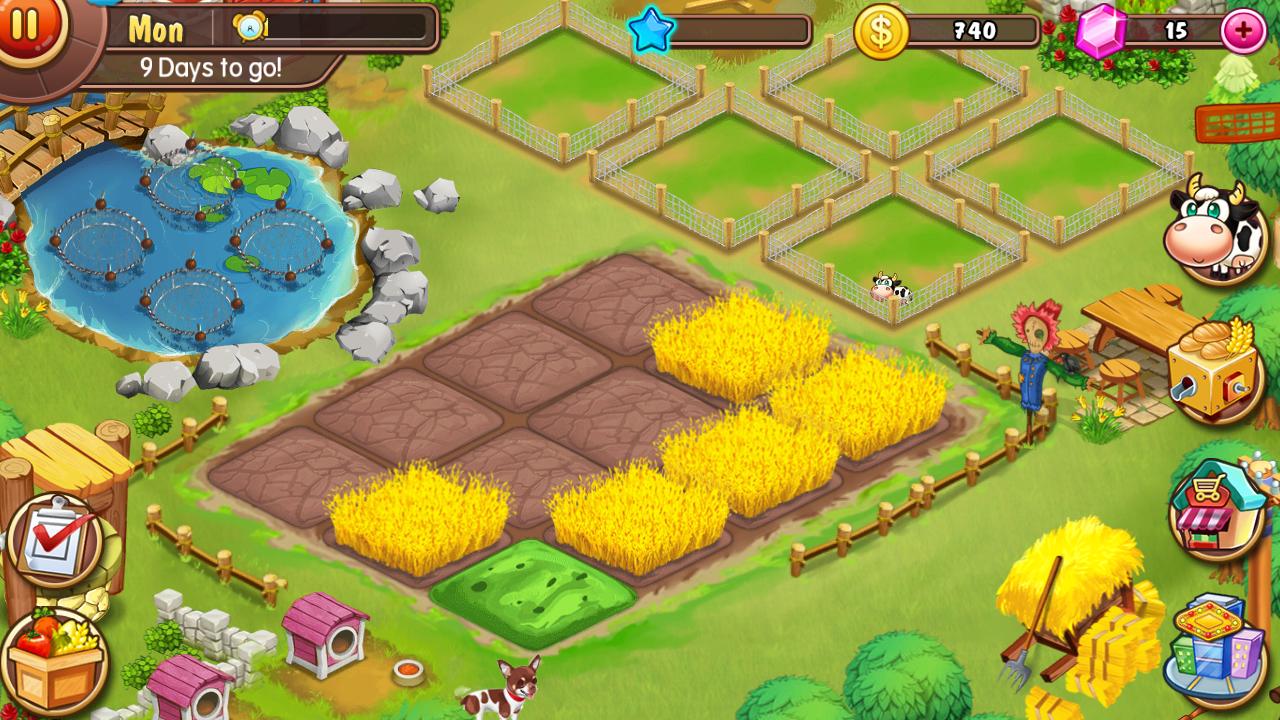
Task: Pause the game with the orange button
Action: pos(25,25)
